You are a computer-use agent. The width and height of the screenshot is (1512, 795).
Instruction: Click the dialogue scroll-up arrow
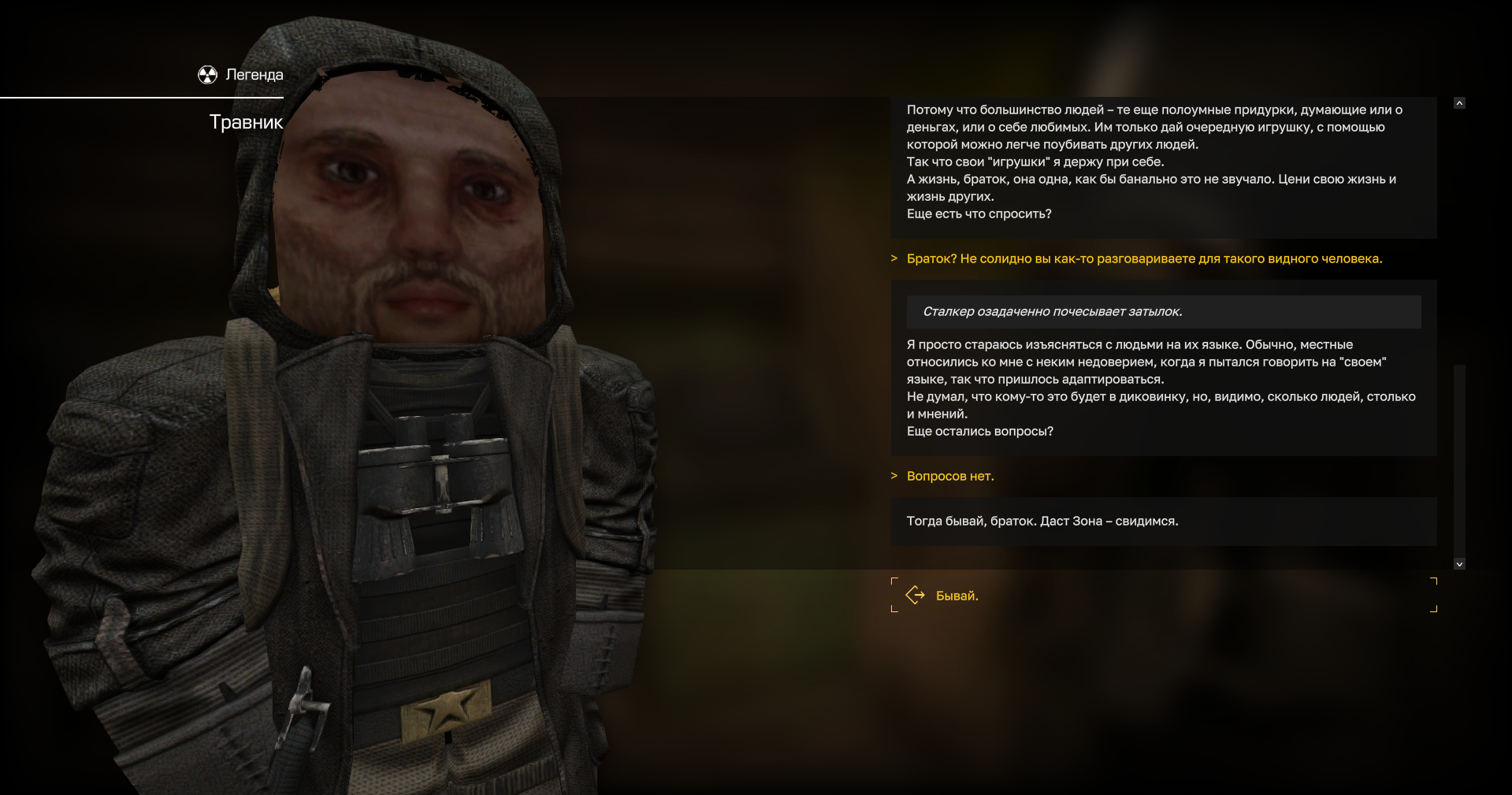(1459, 103)
